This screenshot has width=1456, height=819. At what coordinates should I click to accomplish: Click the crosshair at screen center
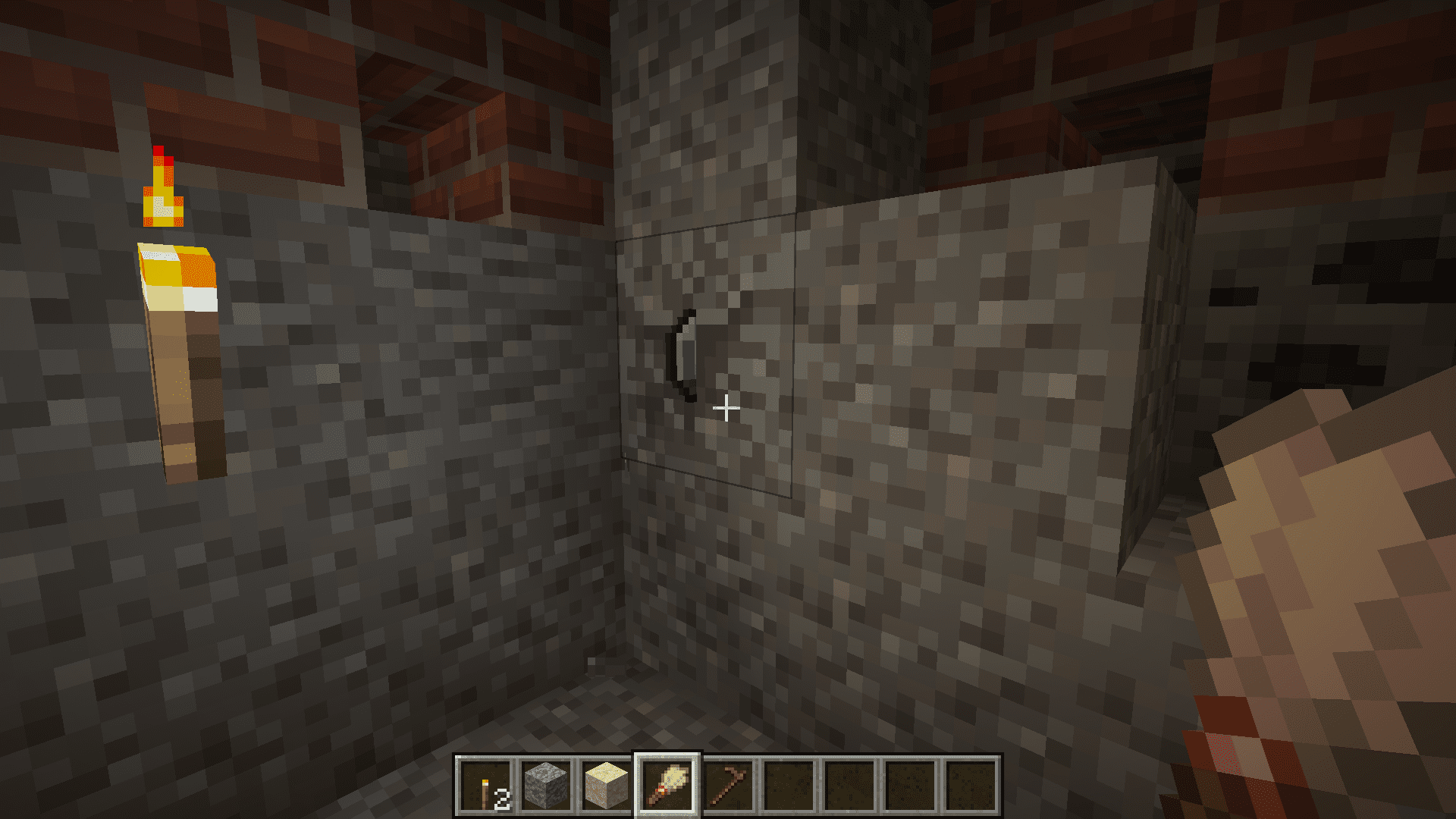726,409
